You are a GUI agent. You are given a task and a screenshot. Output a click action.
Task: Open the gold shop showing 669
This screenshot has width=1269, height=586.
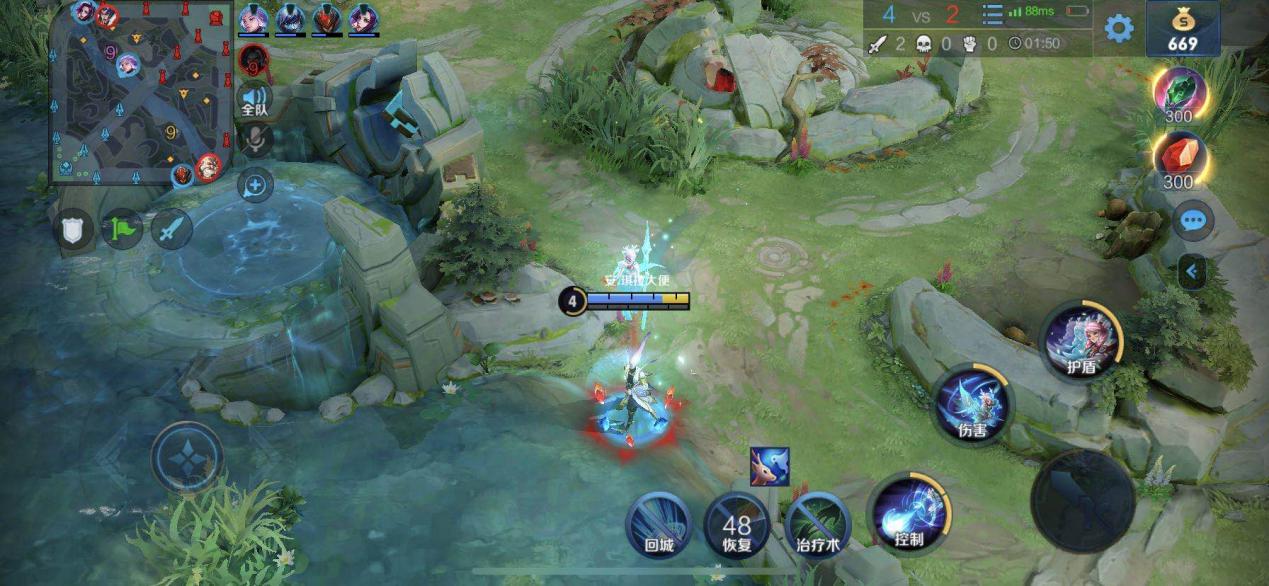(1182, 28)
